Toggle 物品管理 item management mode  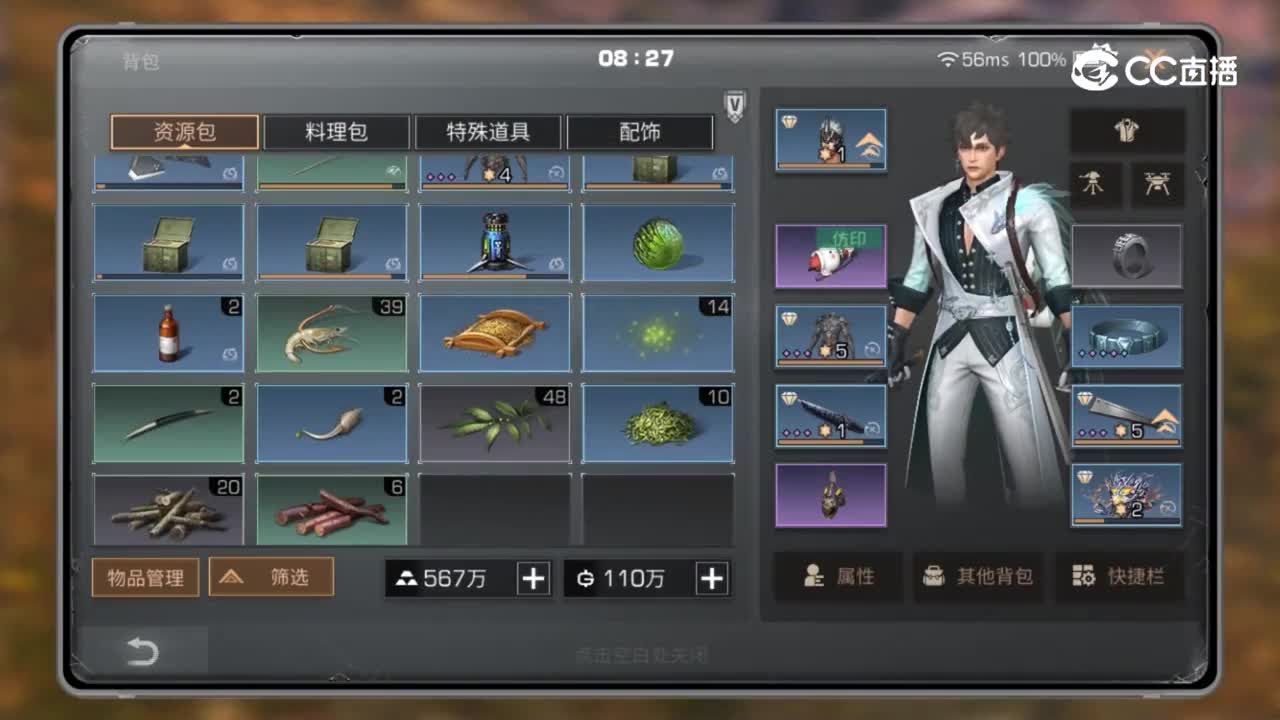145,576
